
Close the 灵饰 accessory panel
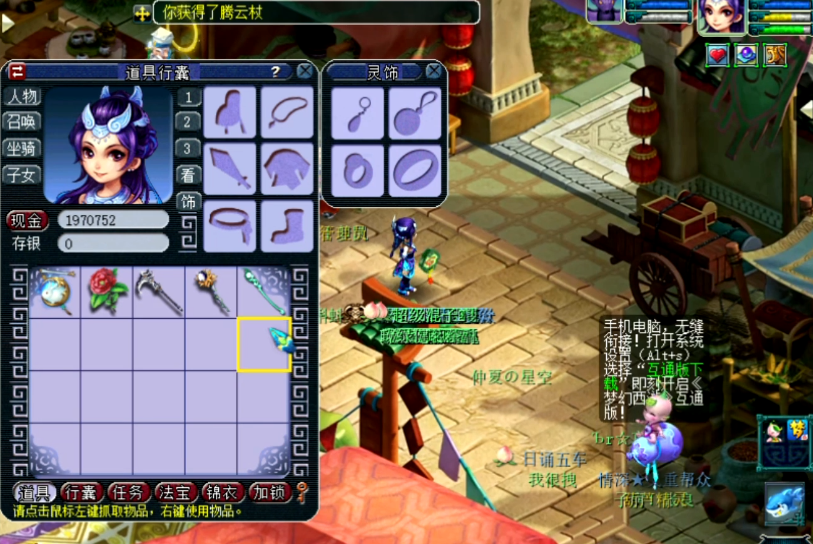[x=433, y=71]
